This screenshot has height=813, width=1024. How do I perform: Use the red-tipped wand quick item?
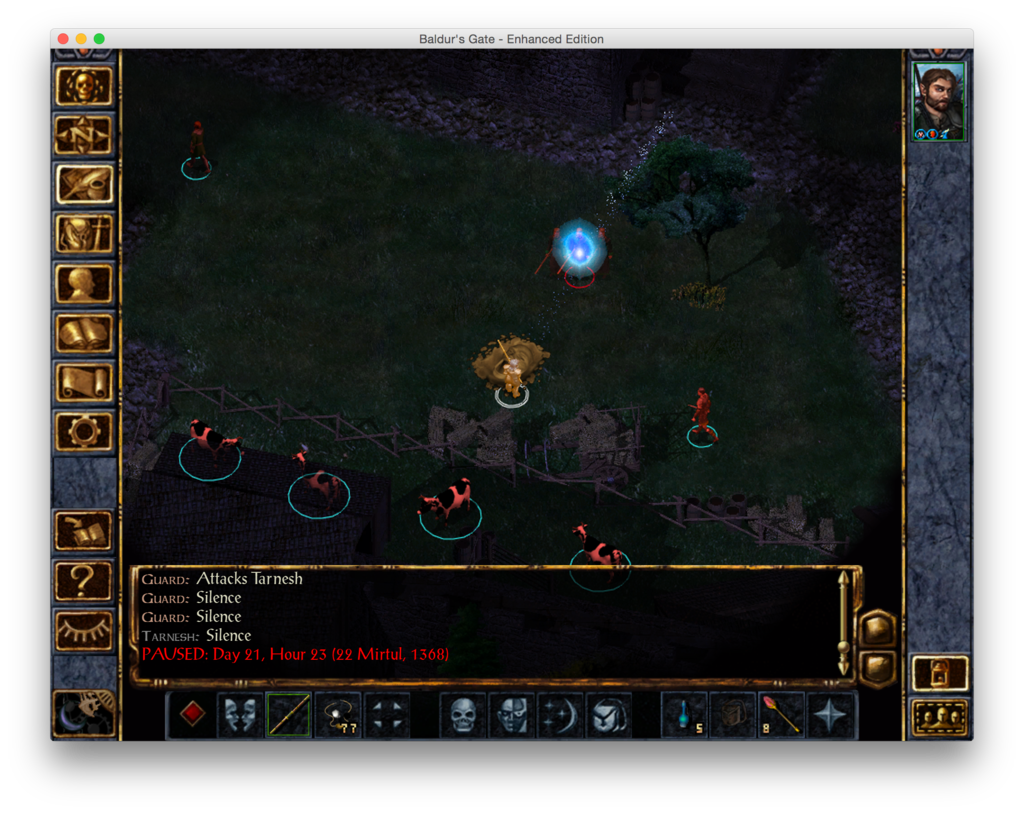coord(781,715)
